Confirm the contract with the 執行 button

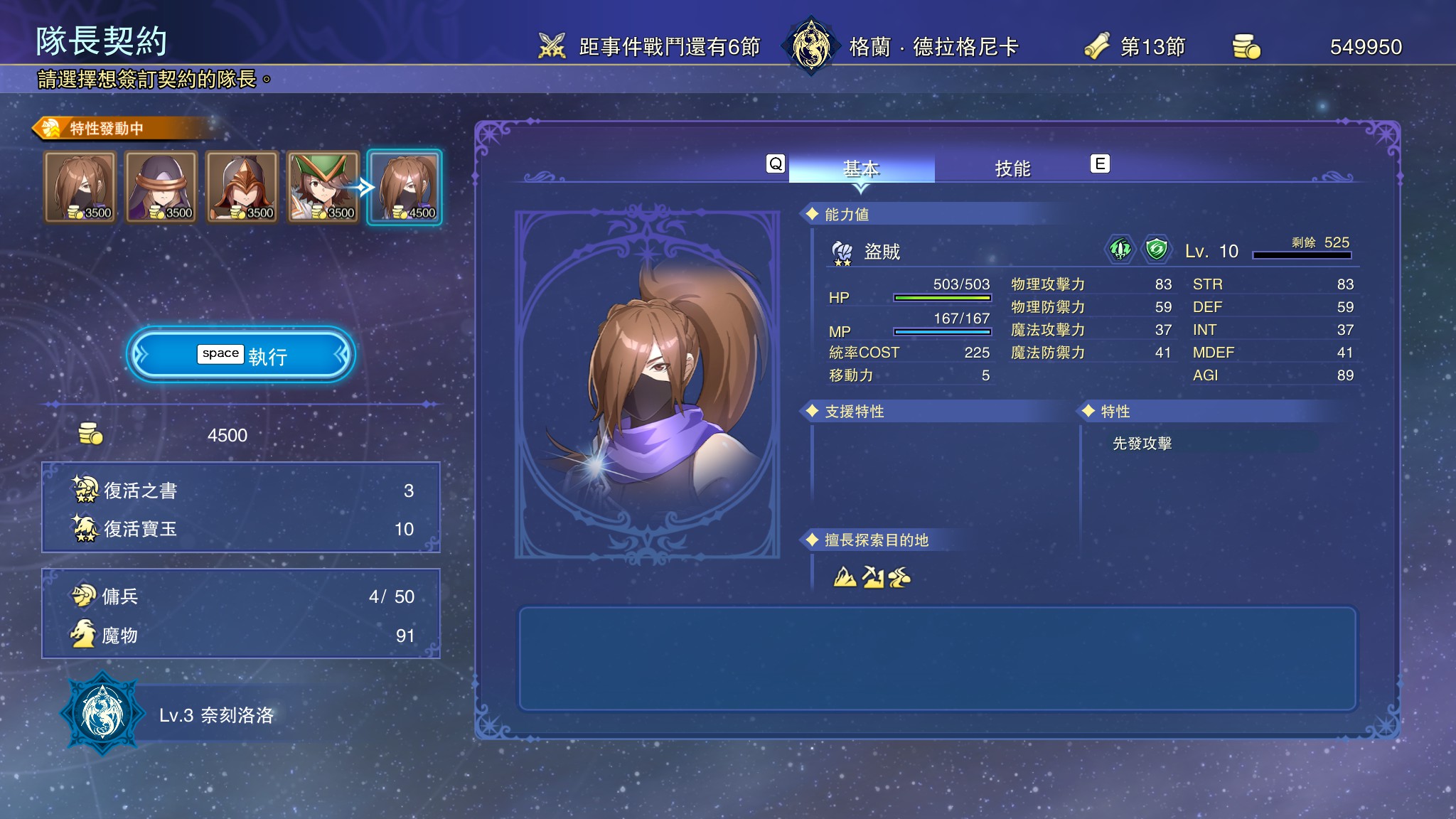(241, 355)
